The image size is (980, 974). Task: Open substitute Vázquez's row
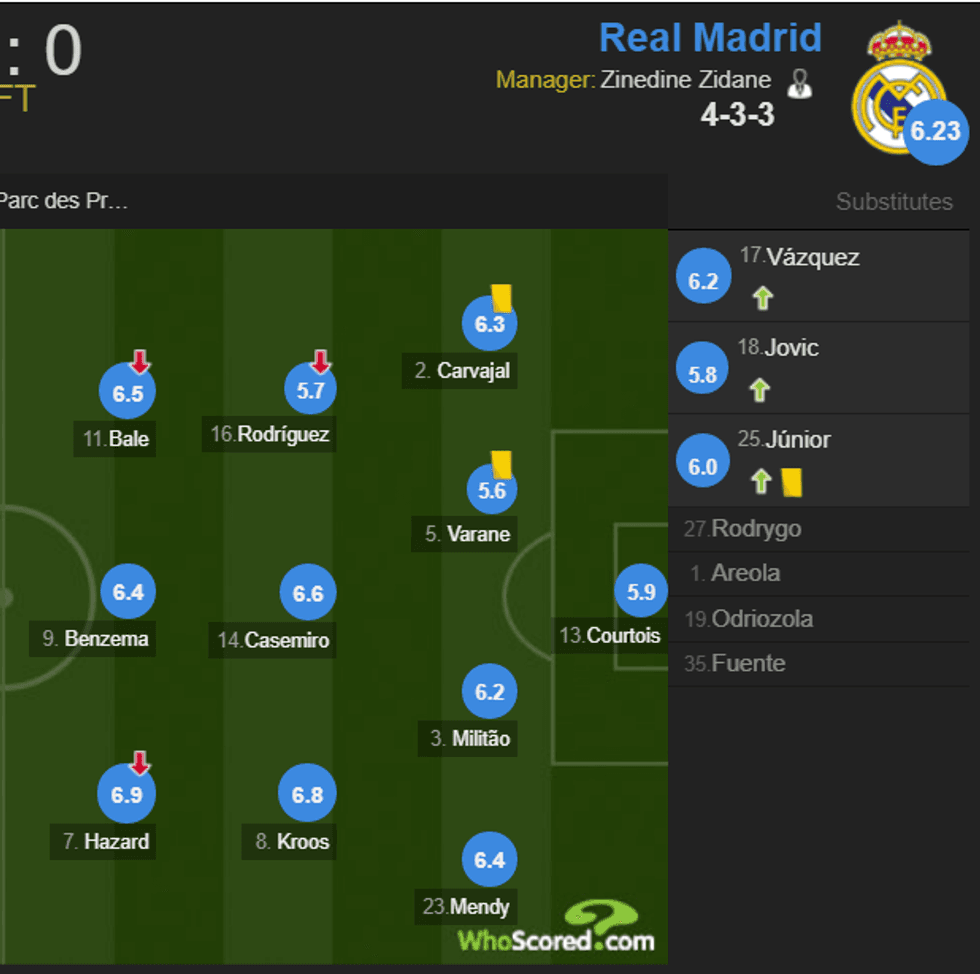point(818,276)
